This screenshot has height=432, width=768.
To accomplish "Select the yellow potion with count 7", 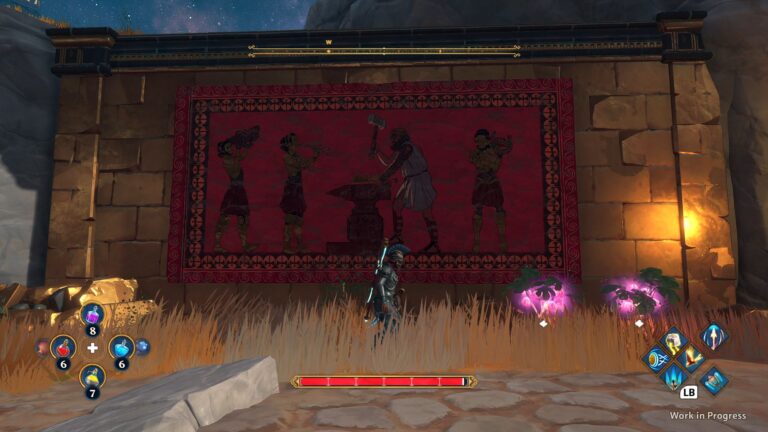I will 92,378.
